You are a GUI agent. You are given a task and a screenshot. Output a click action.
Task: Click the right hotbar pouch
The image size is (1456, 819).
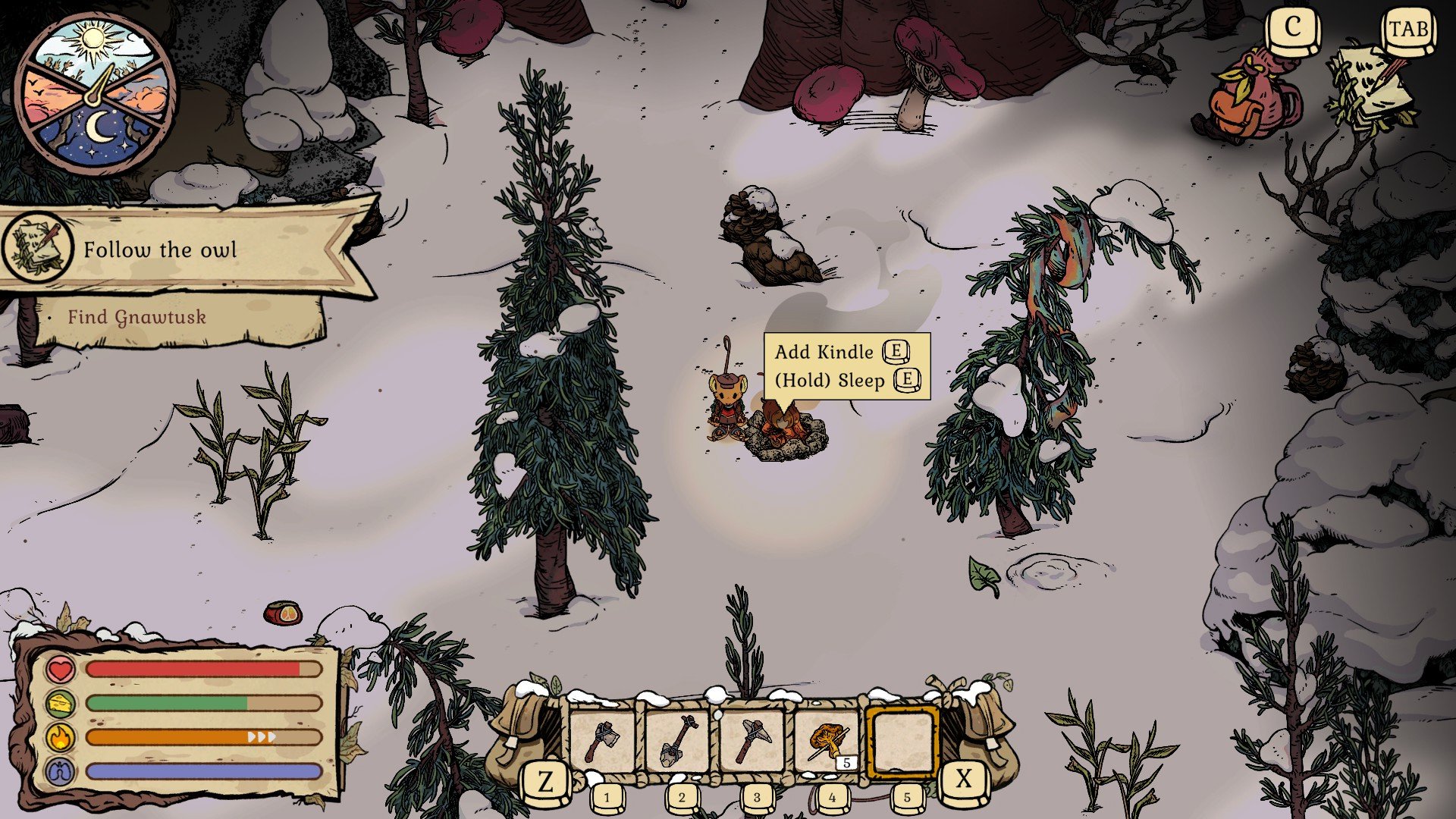pos(984,732)
